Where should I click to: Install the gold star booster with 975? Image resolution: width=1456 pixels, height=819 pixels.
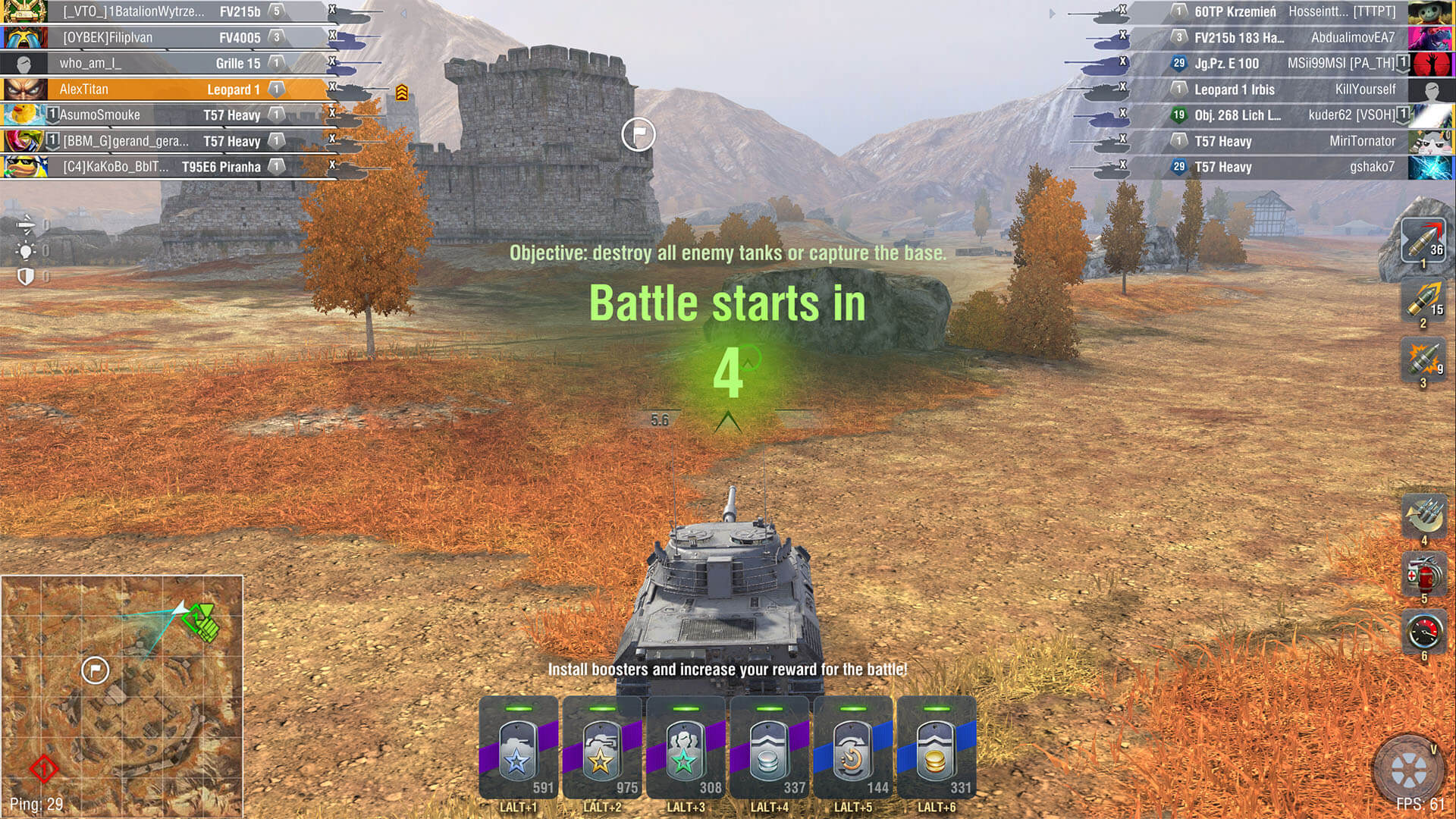[x=601, y=749]
